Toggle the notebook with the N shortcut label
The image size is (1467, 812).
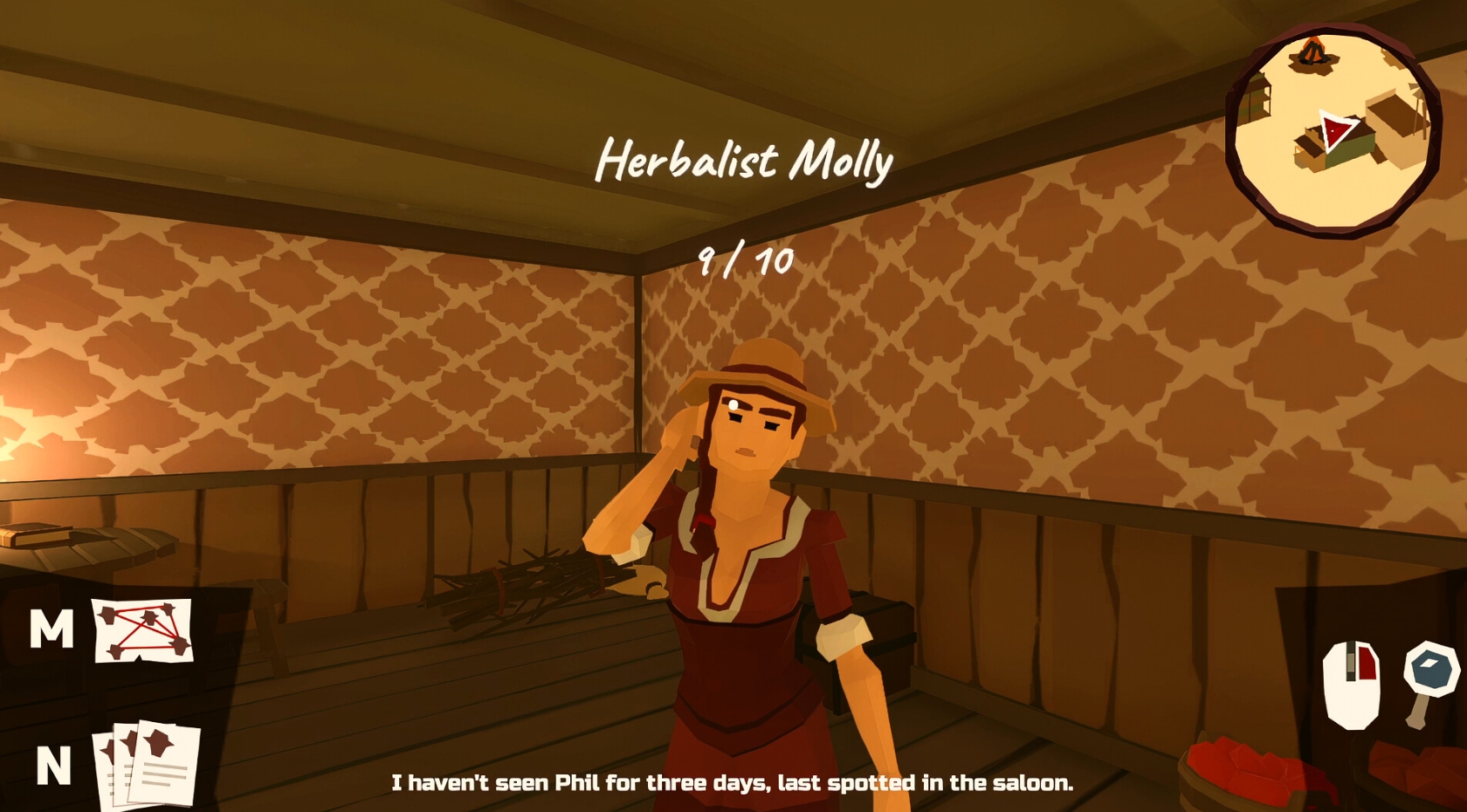pos(54,767)
